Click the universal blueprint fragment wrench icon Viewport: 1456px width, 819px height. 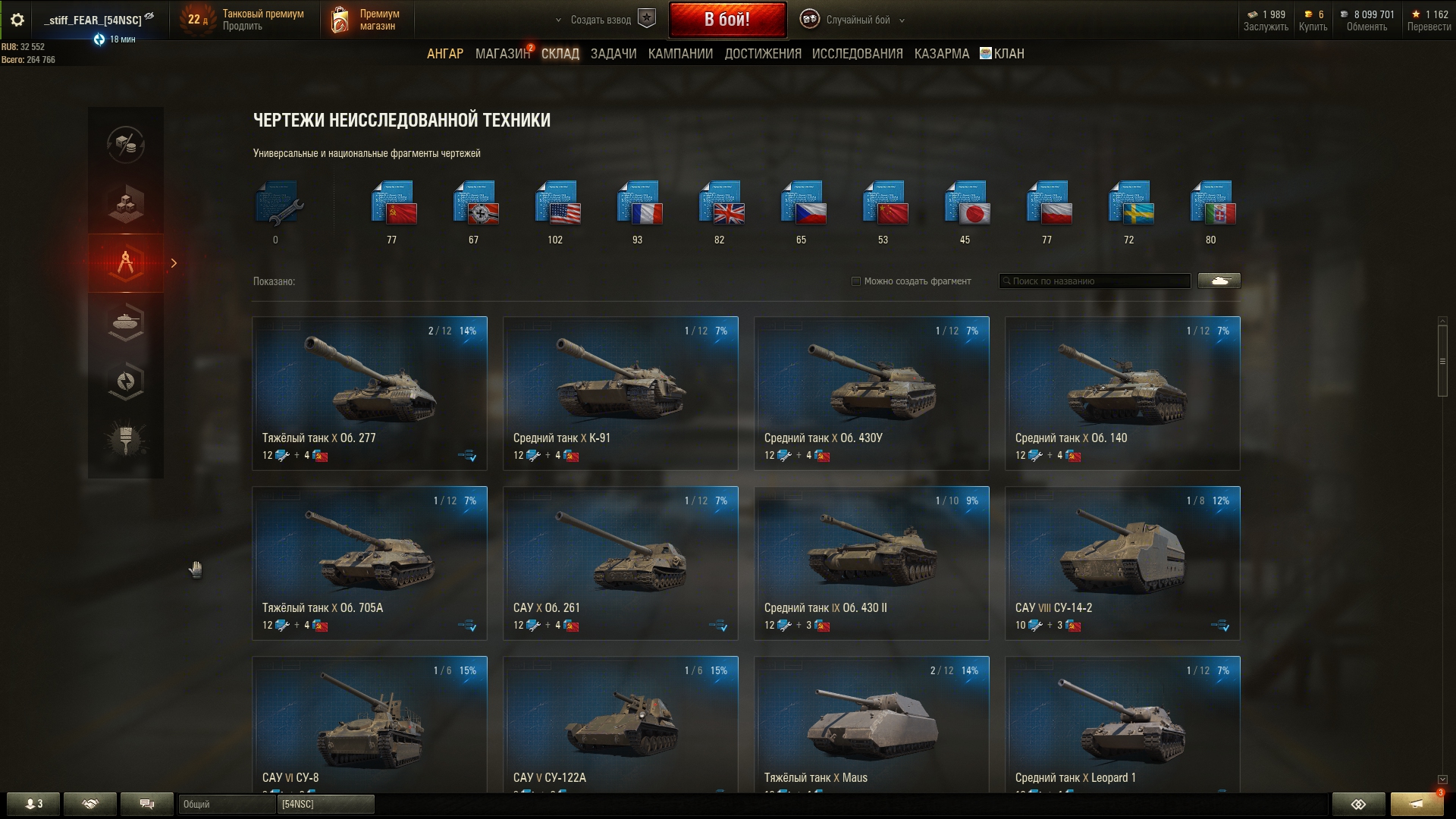point(277,203)
